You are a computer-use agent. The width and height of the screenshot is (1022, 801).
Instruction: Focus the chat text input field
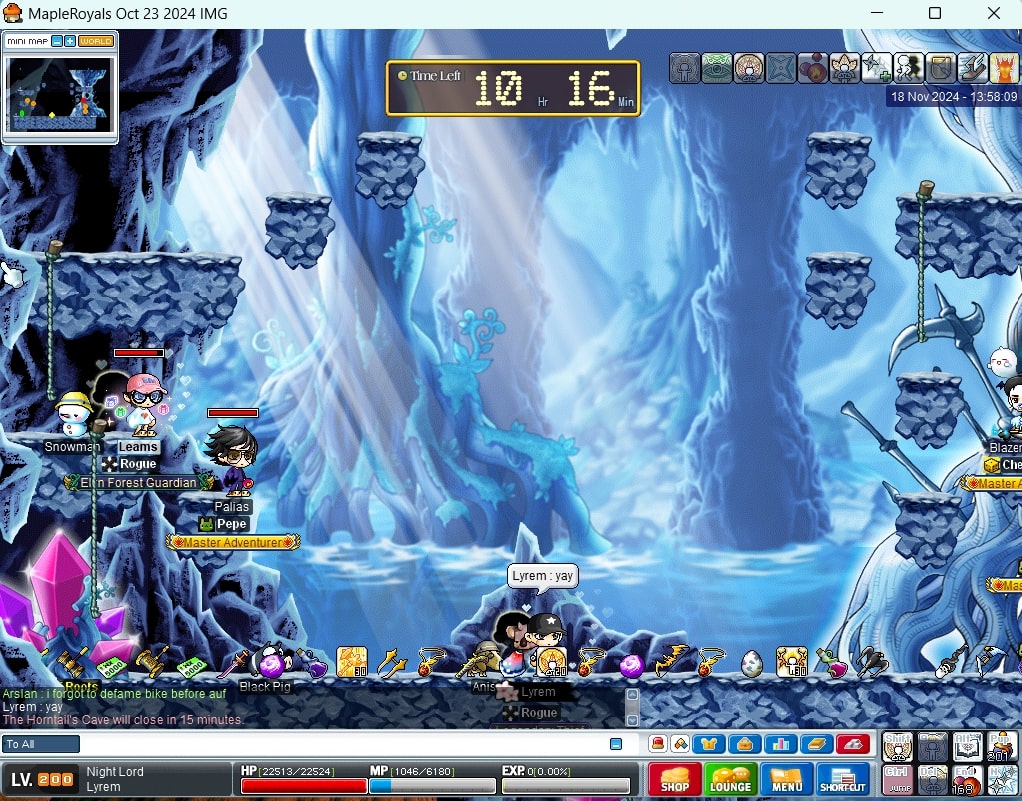(340, 744)
